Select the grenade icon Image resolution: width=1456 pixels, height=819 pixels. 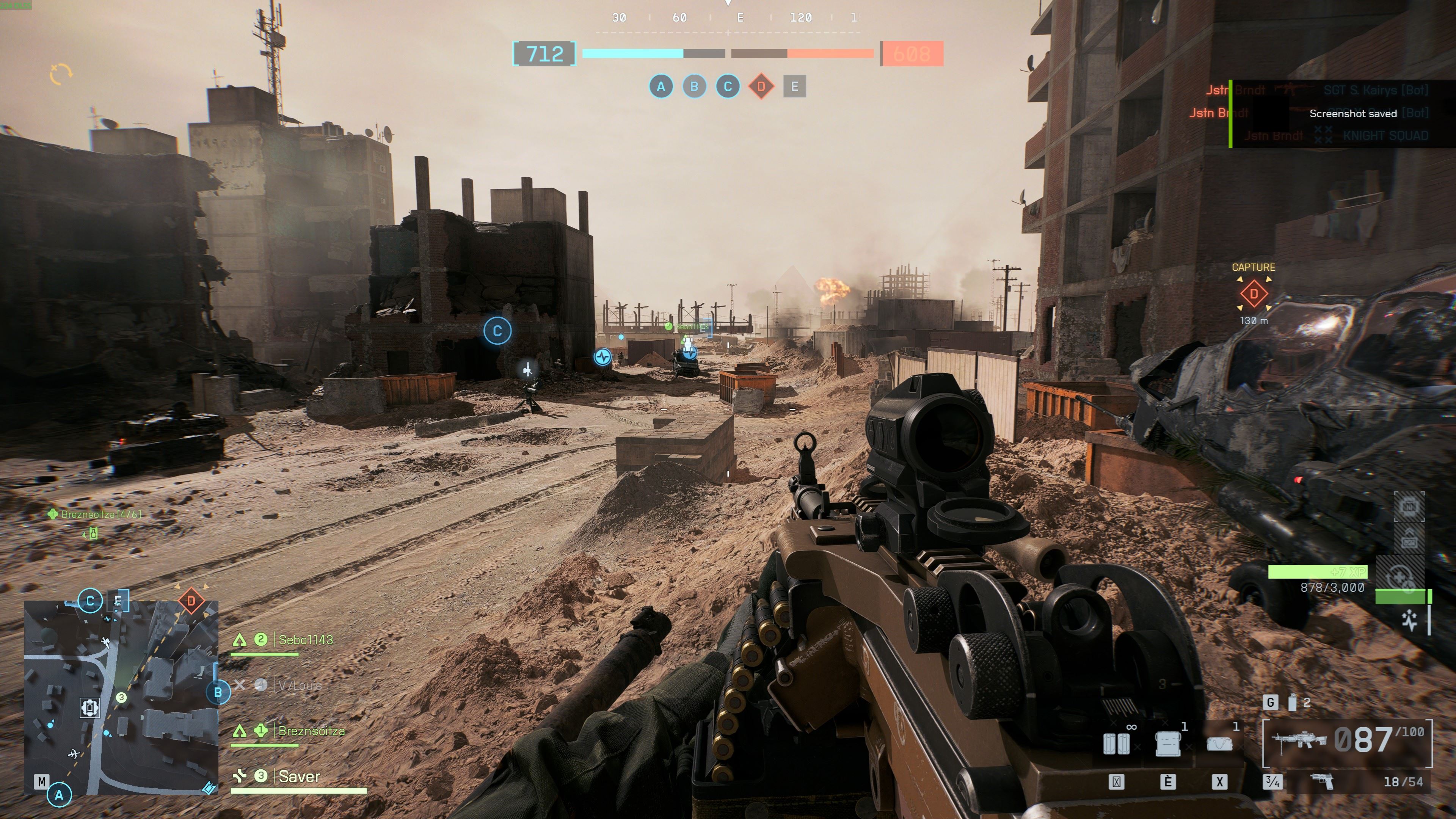tap(1292, 703)
